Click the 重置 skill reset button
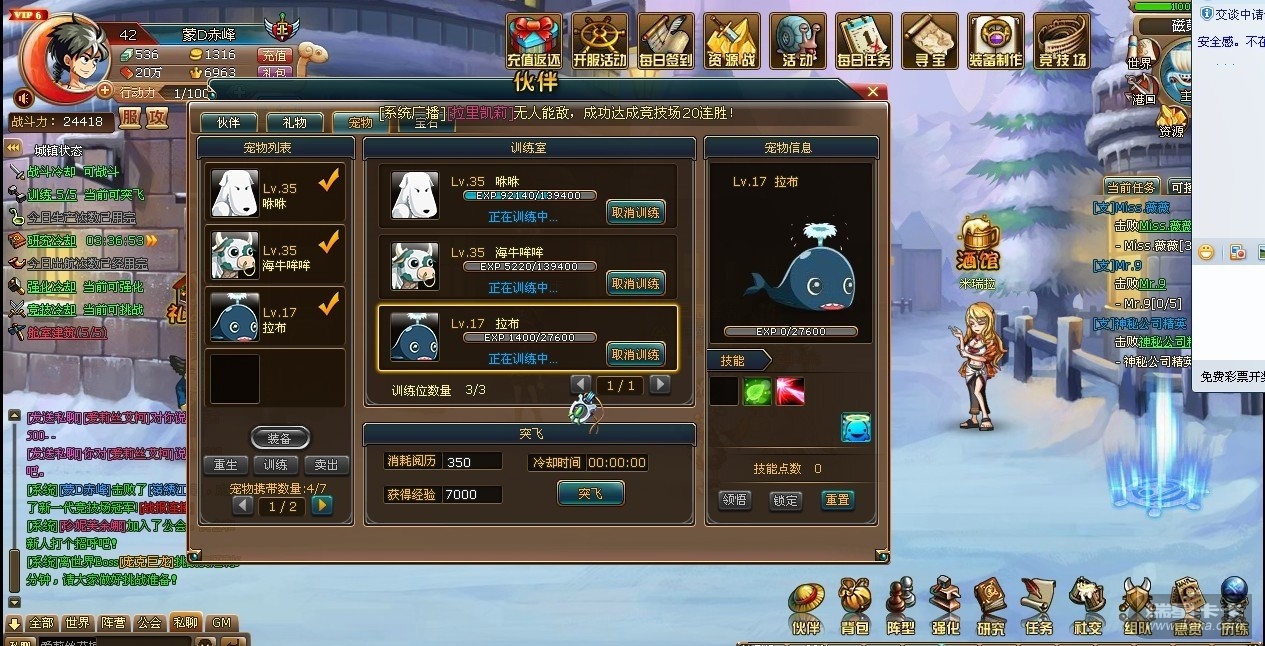This screenshot has height=646, width=1265. (837, 500)
